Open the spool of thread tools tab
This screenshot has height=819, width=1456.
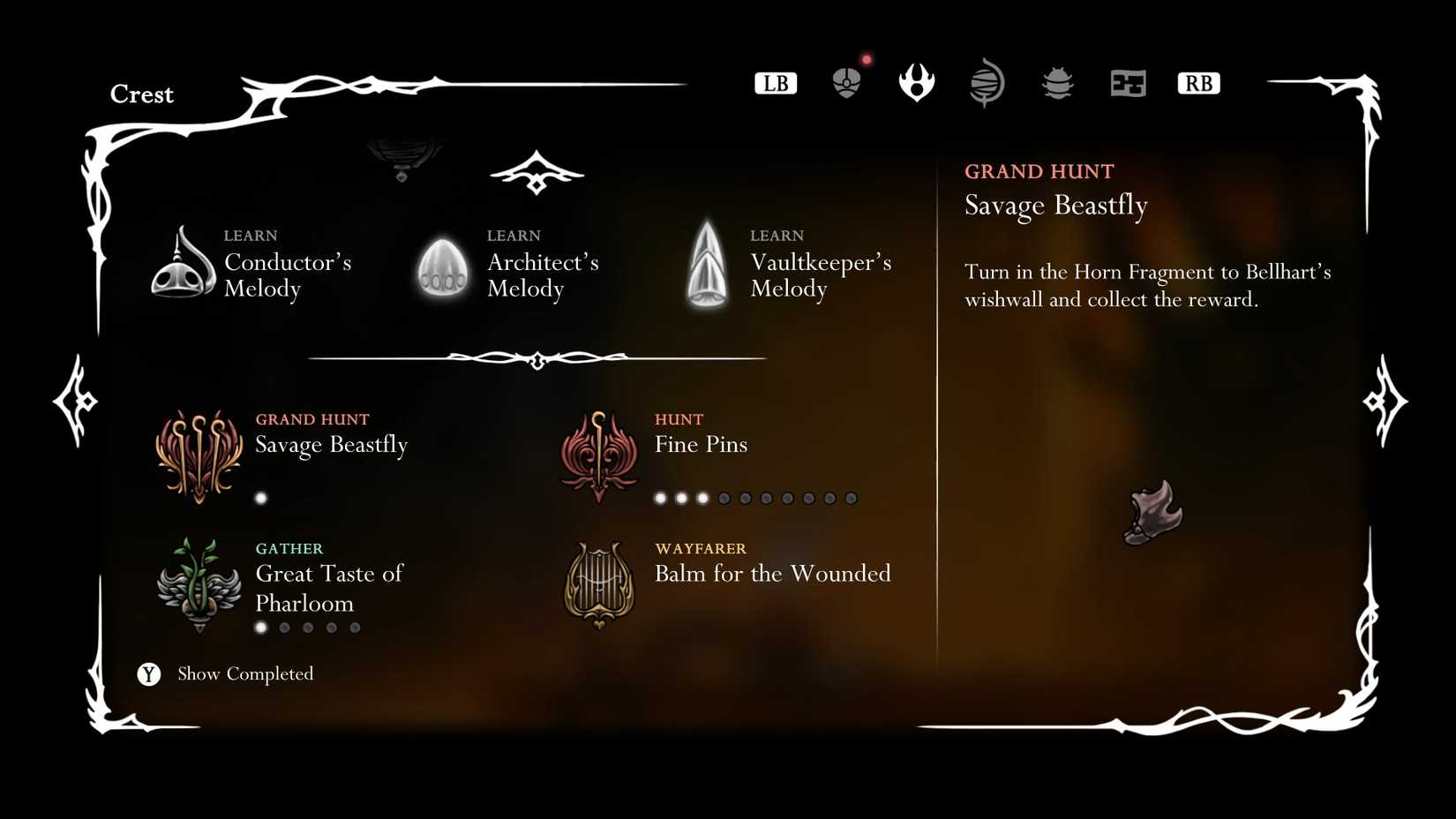coord(987,82)
